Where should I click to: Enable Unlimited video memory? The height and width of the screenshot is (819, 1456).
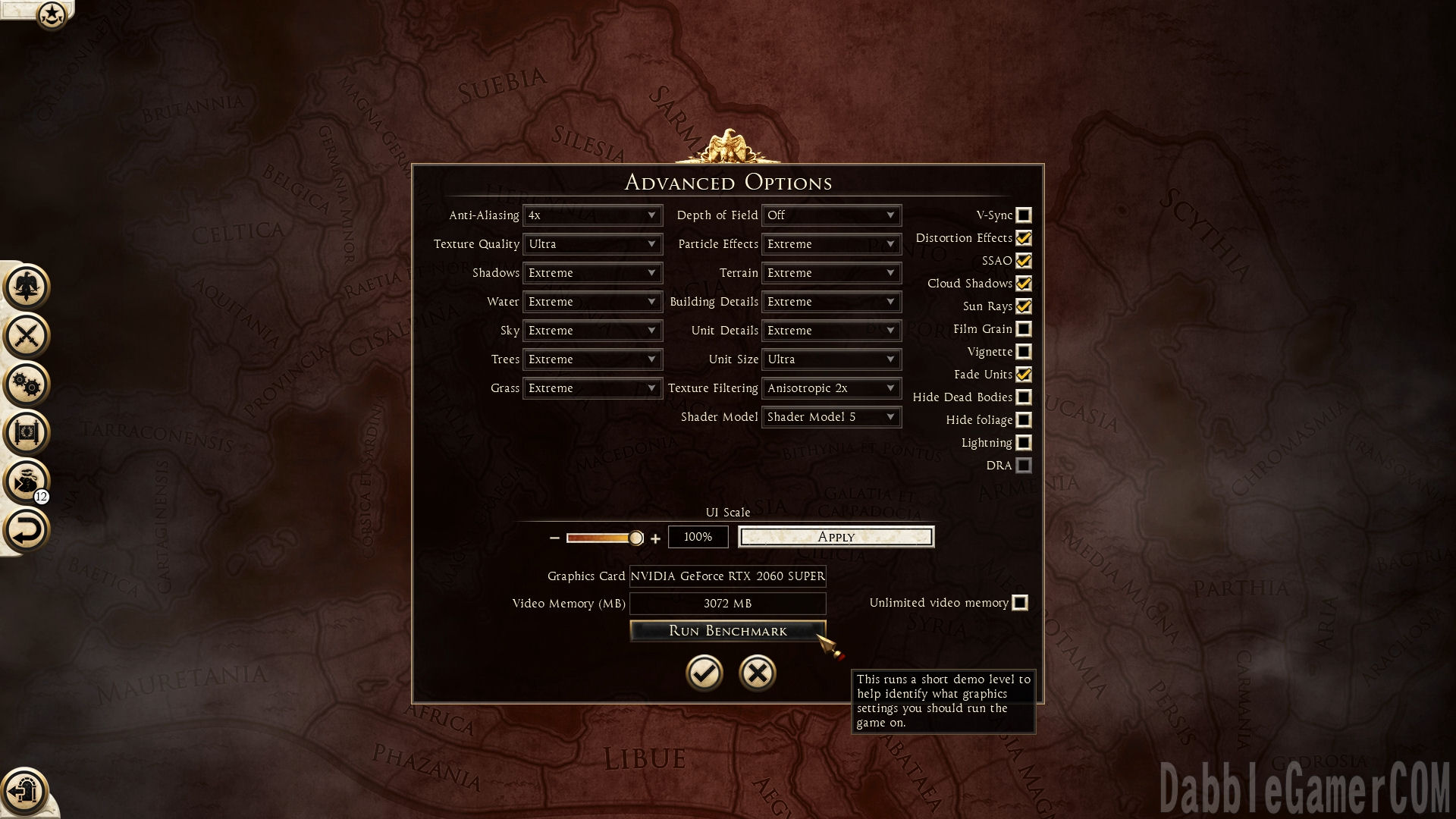[x=1020, y=603]
